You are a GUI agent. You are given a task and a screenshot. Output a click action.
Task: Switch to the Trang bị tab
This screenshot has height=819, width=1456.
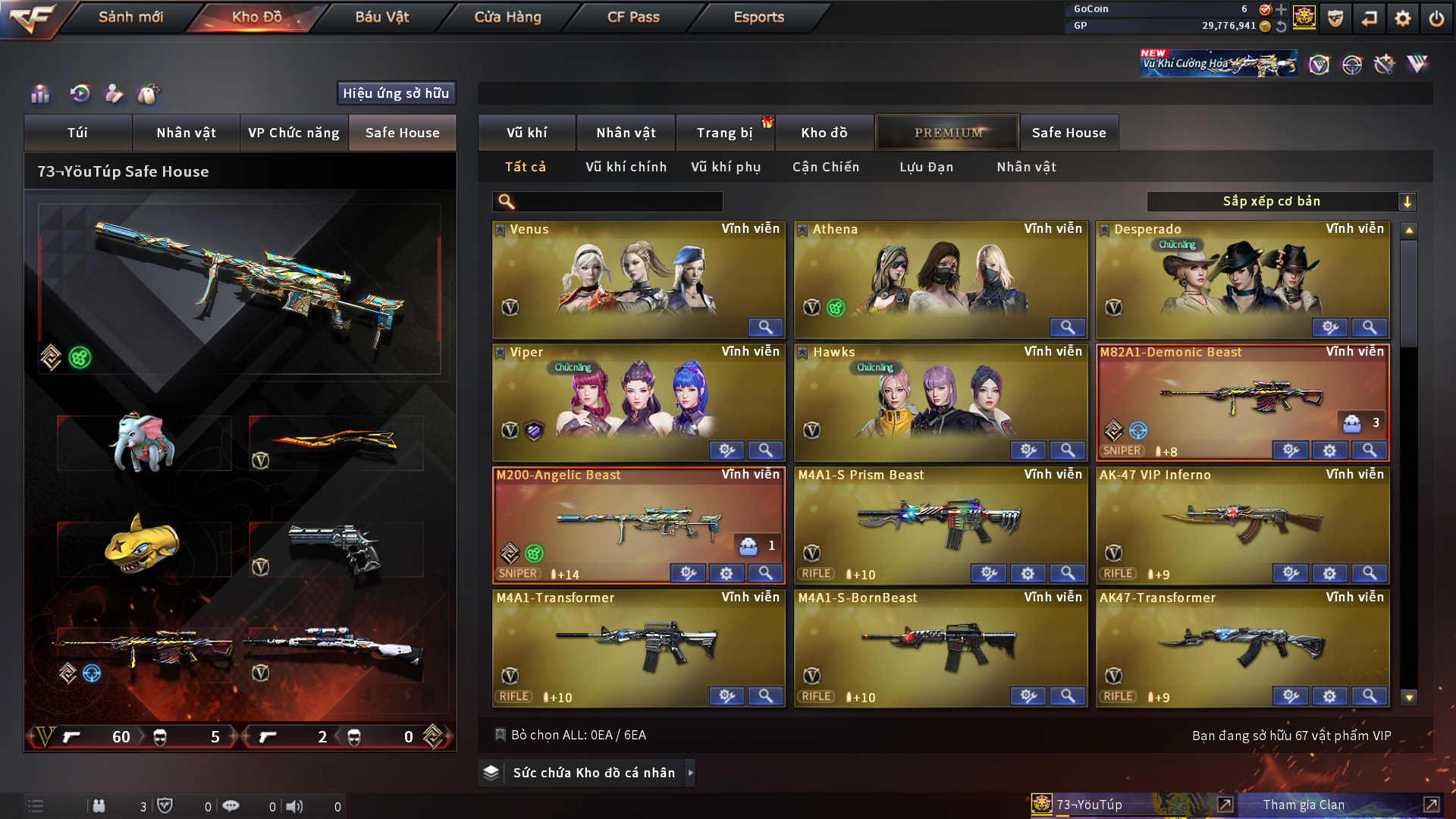pos(724,133)
